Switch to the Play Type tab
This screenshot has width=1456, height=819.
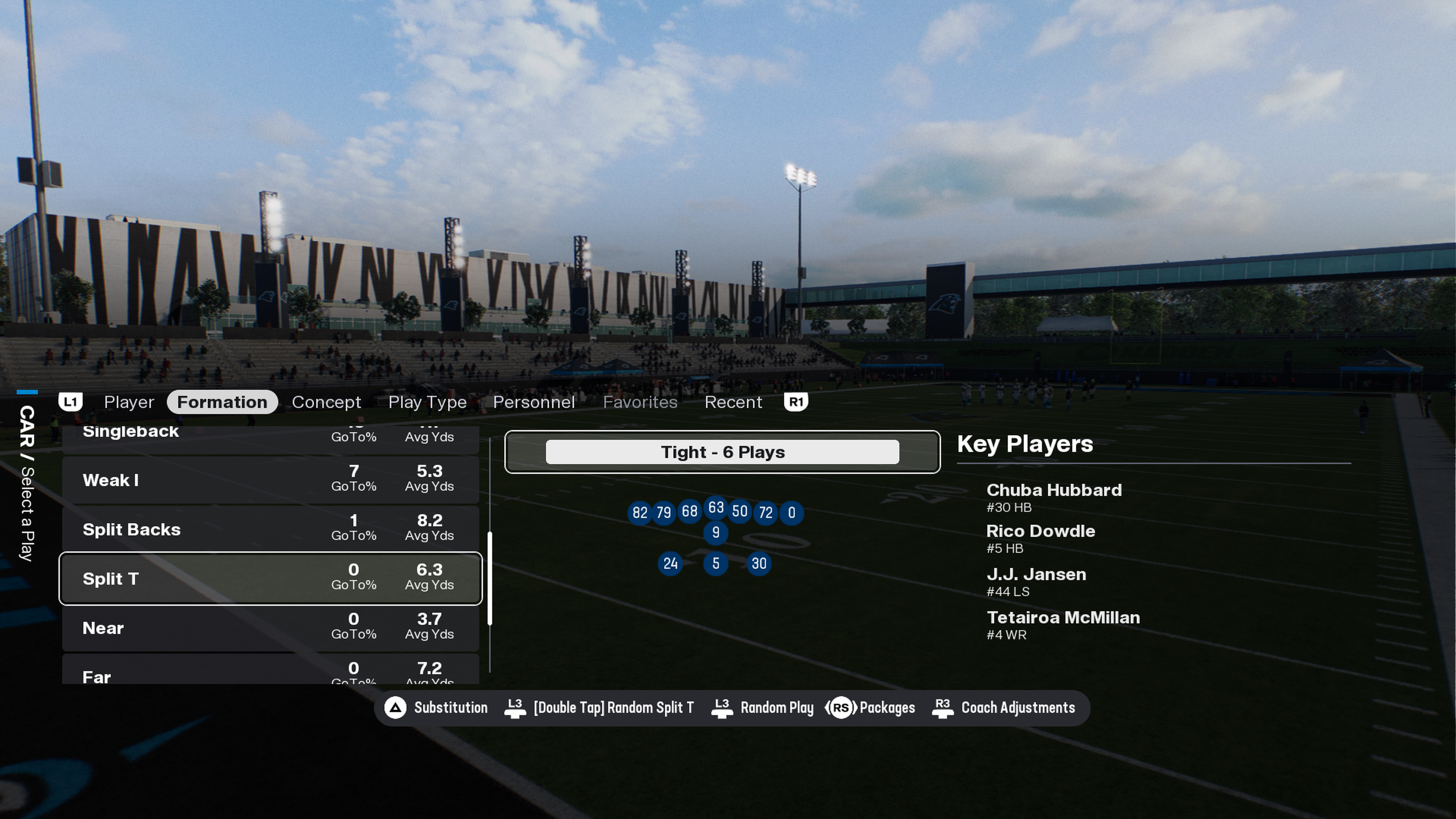click(x=427, y=402)
